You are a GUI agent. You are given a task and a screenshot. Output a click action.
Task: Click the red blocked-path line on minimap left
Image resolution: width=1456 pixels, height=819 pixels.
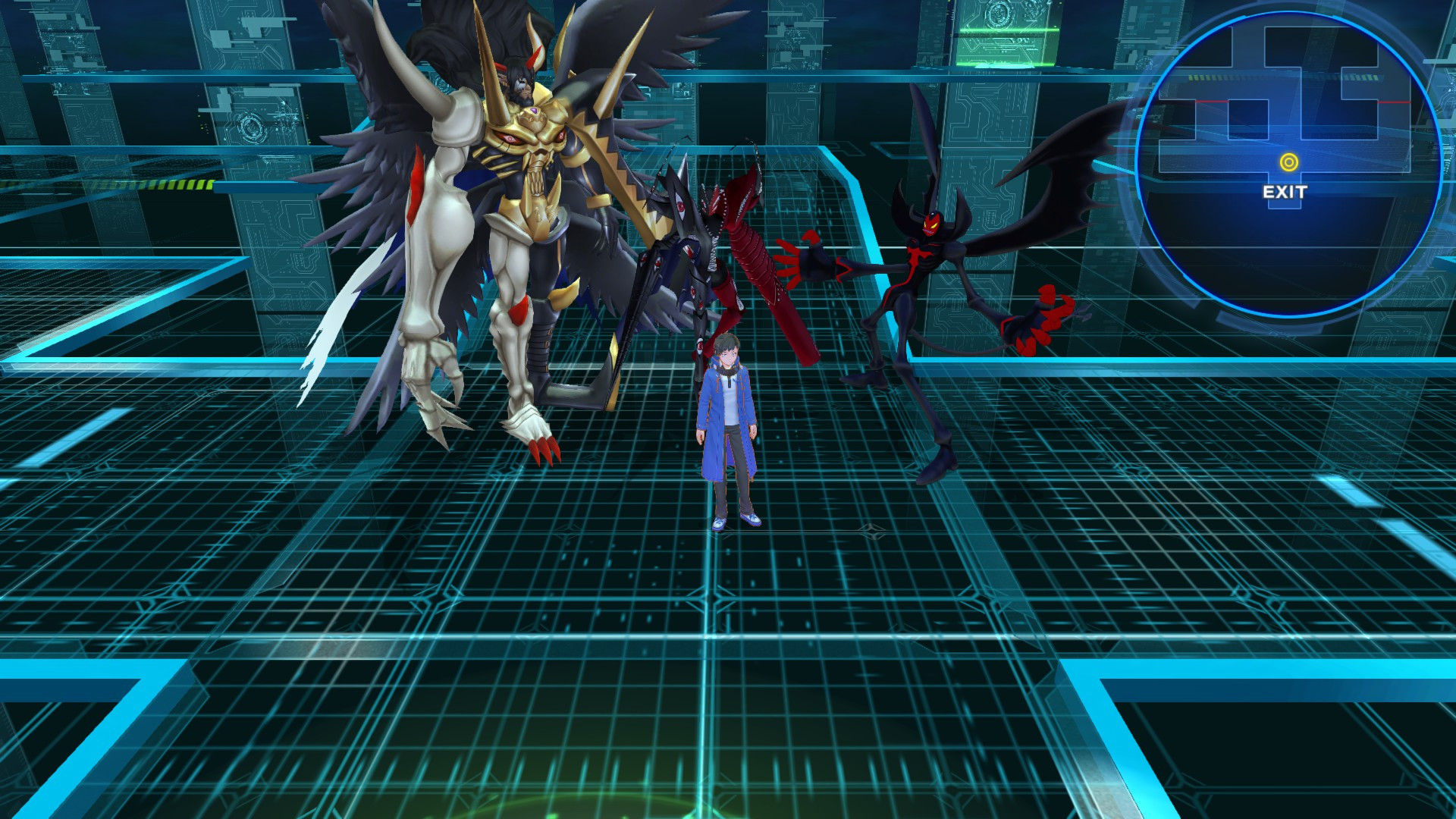(1211, 102)
